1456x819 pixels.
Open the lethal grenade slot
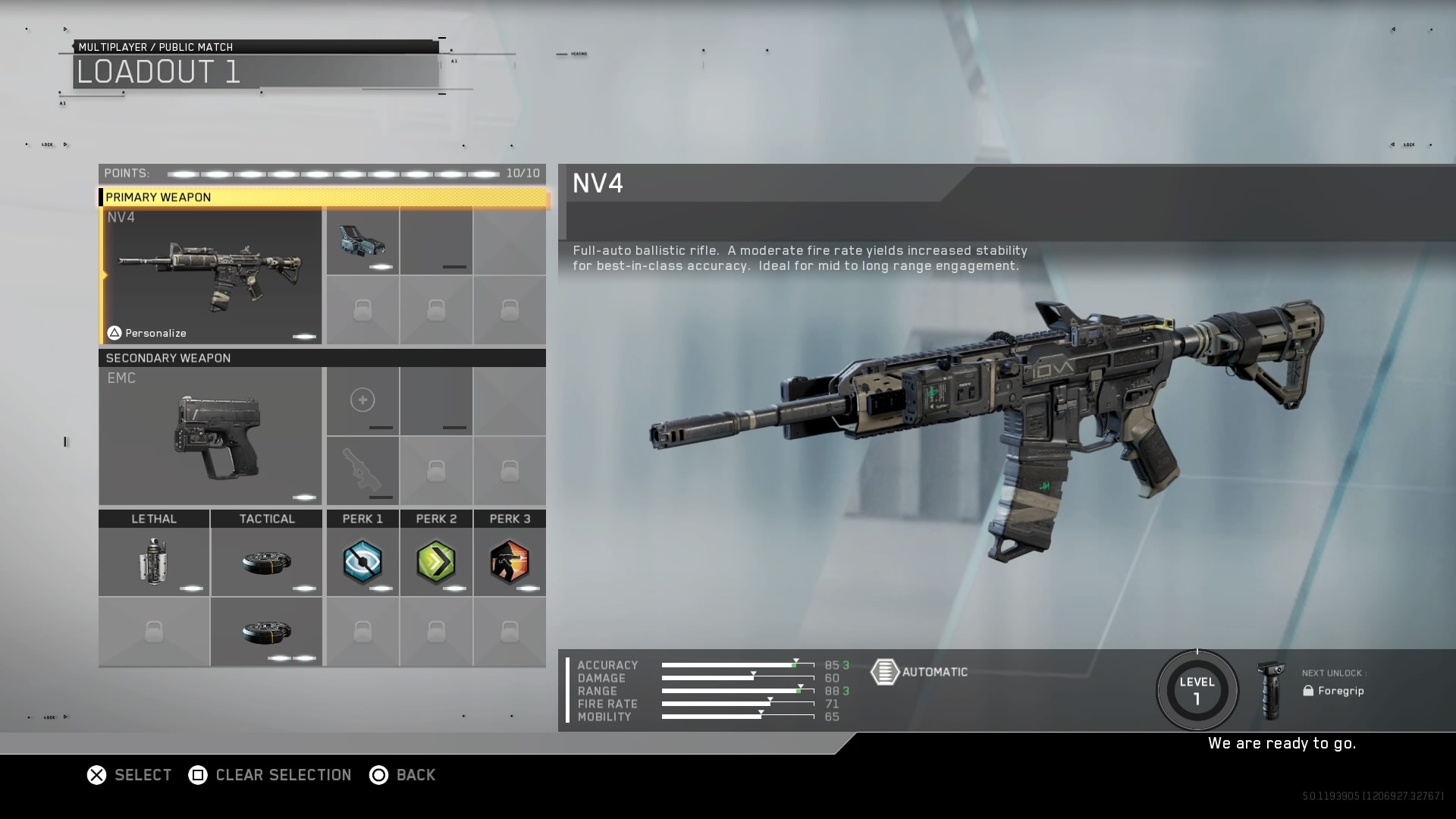pyautogui.click(x=154, y=562)
